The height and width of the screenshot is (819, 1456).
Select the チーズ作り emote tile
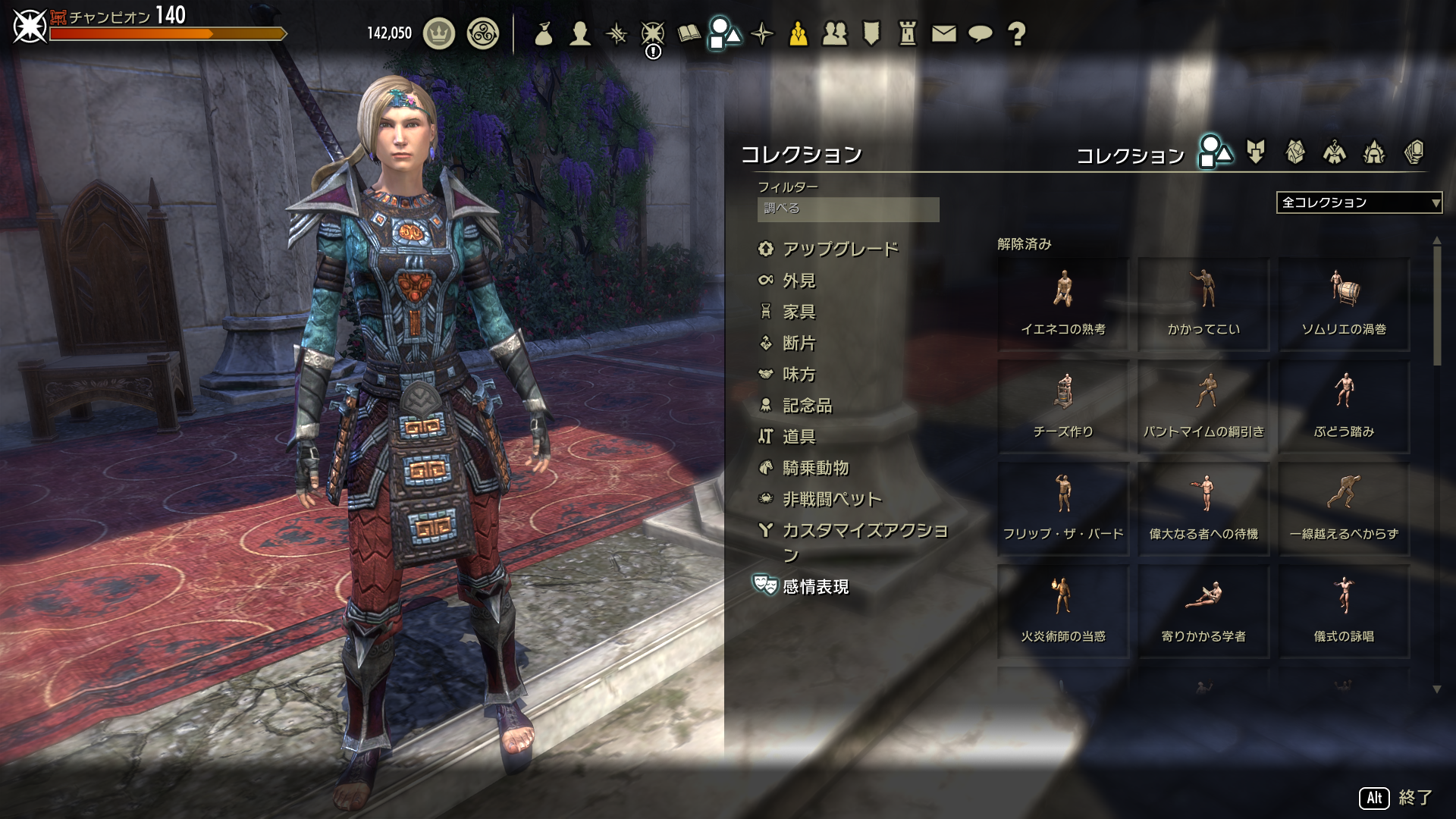click(x=1063, y=406)
